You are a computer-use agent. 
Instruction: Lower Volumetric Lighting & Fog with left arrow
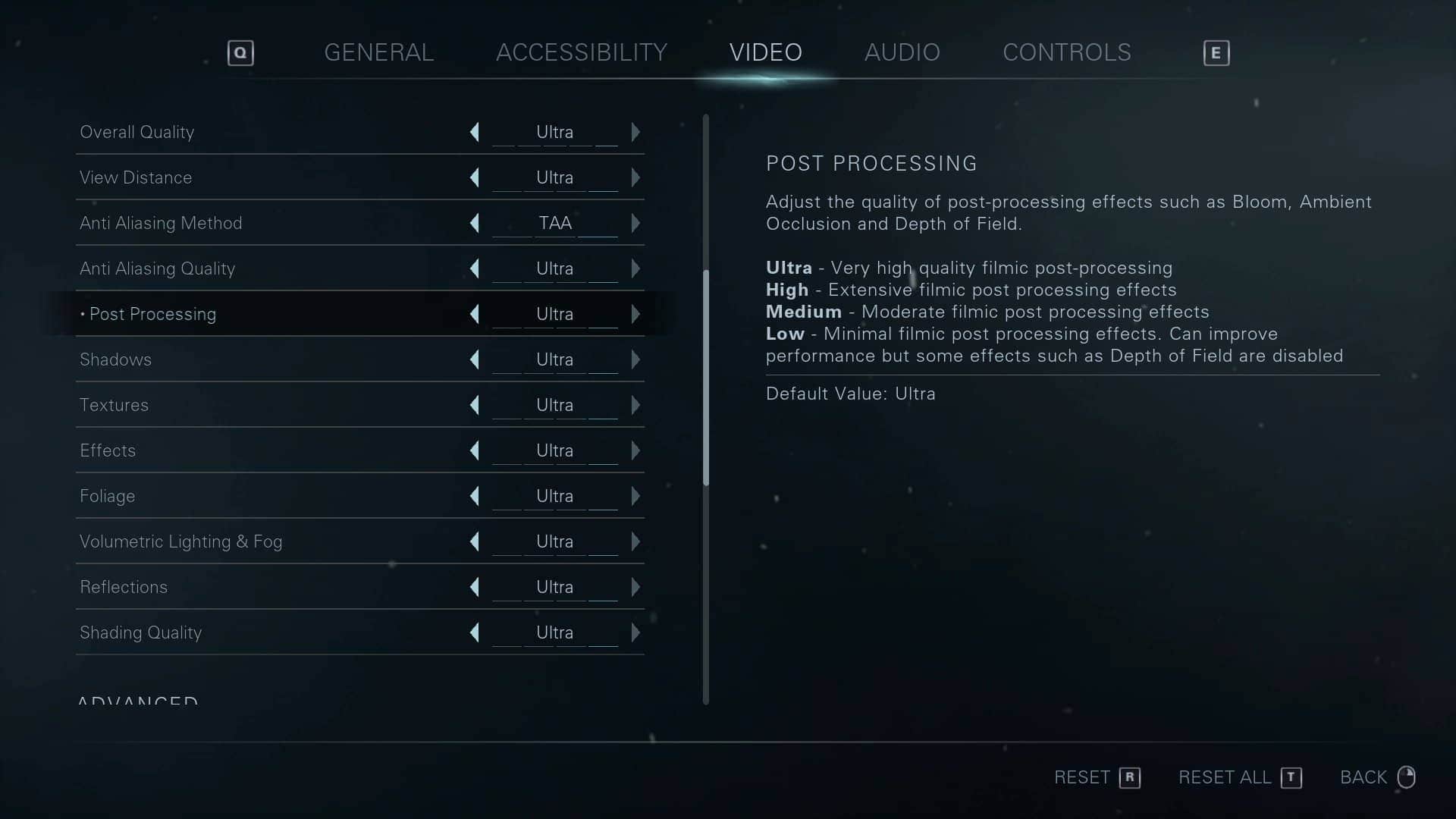[475, 541]
